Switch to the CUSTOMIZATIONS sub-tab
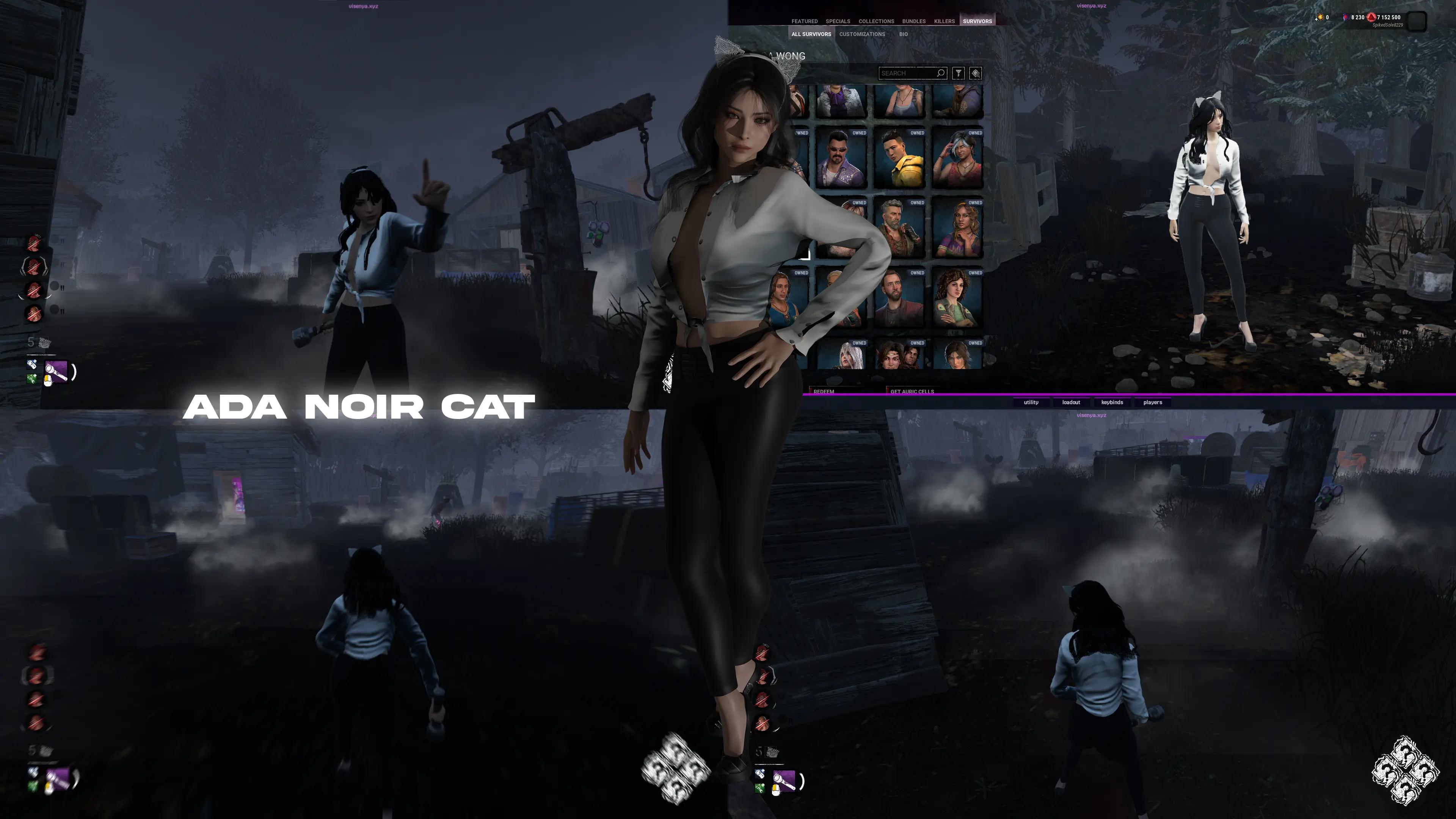Image resolution: width=1456 pixels, height=819 pixels. pos(862,35)
